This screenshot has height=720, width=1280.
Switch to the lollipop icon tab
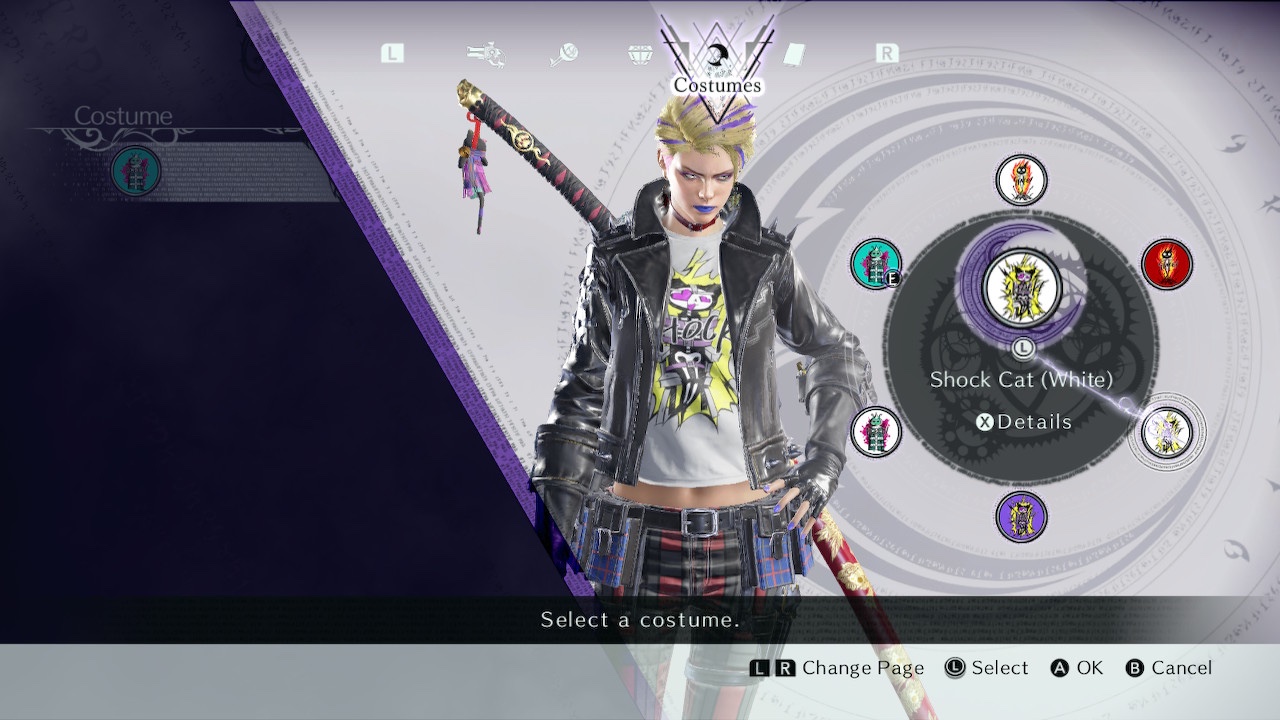[x=563, y=54]
